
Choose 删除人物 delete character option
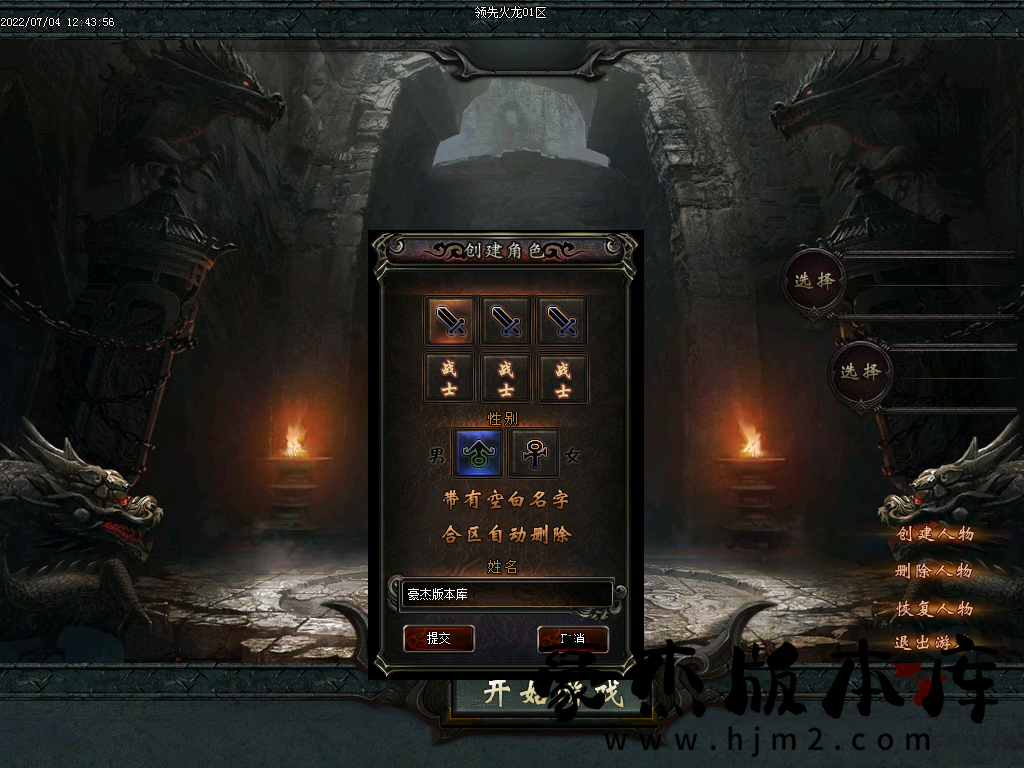click(x=933, y=571)
